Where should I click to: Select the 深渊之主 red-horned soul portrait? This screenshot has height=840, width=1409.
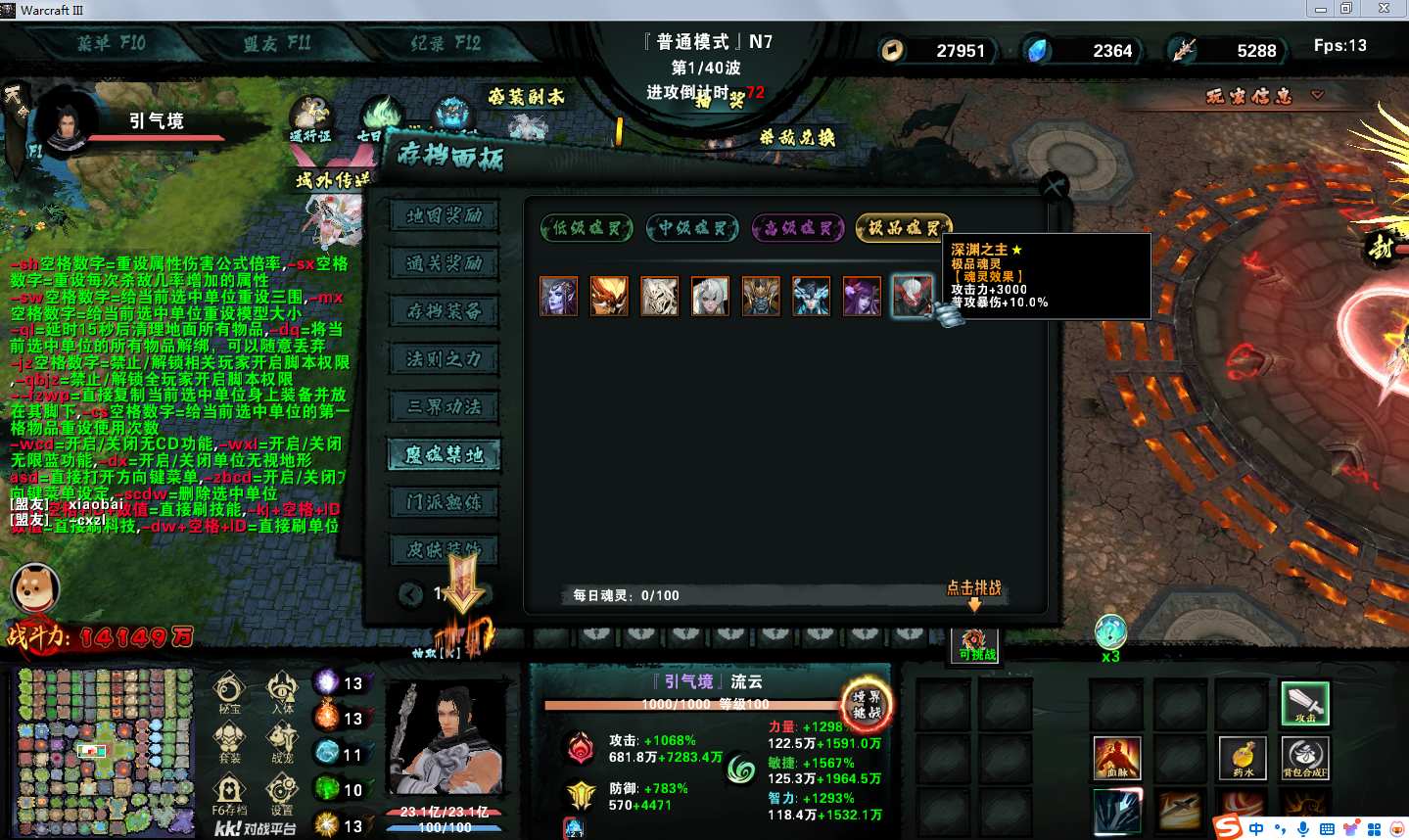click(912, 296)
